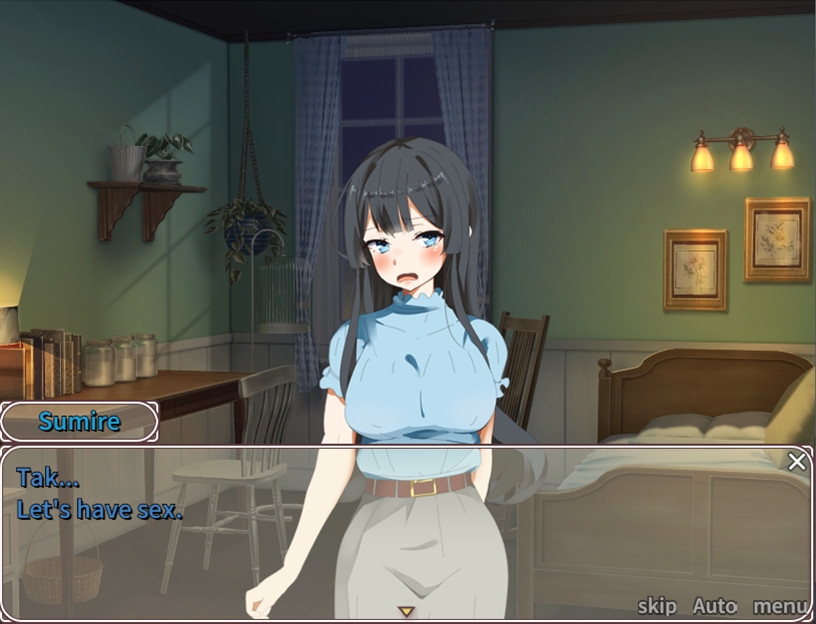This screenshot has width=816, height=624.
Task: Close the dialogue text box
Action: (x=797, y=462)
